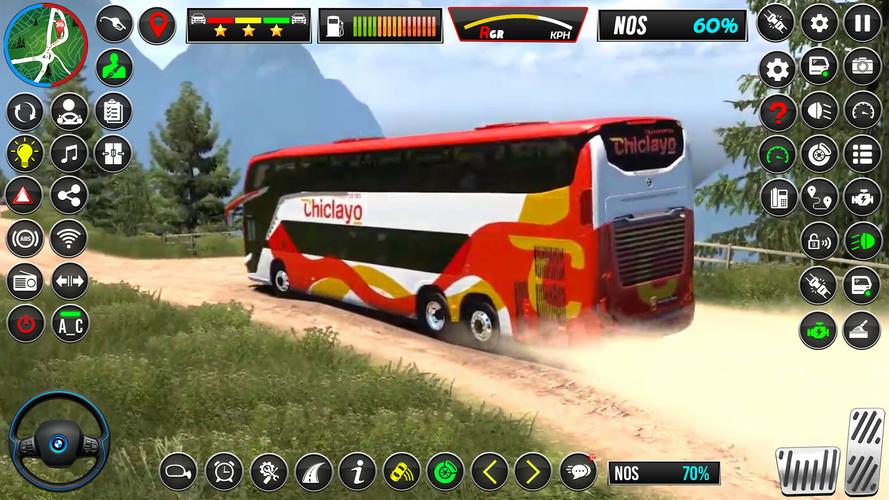Click the yellow right arrow indicator

click(533, 470)
